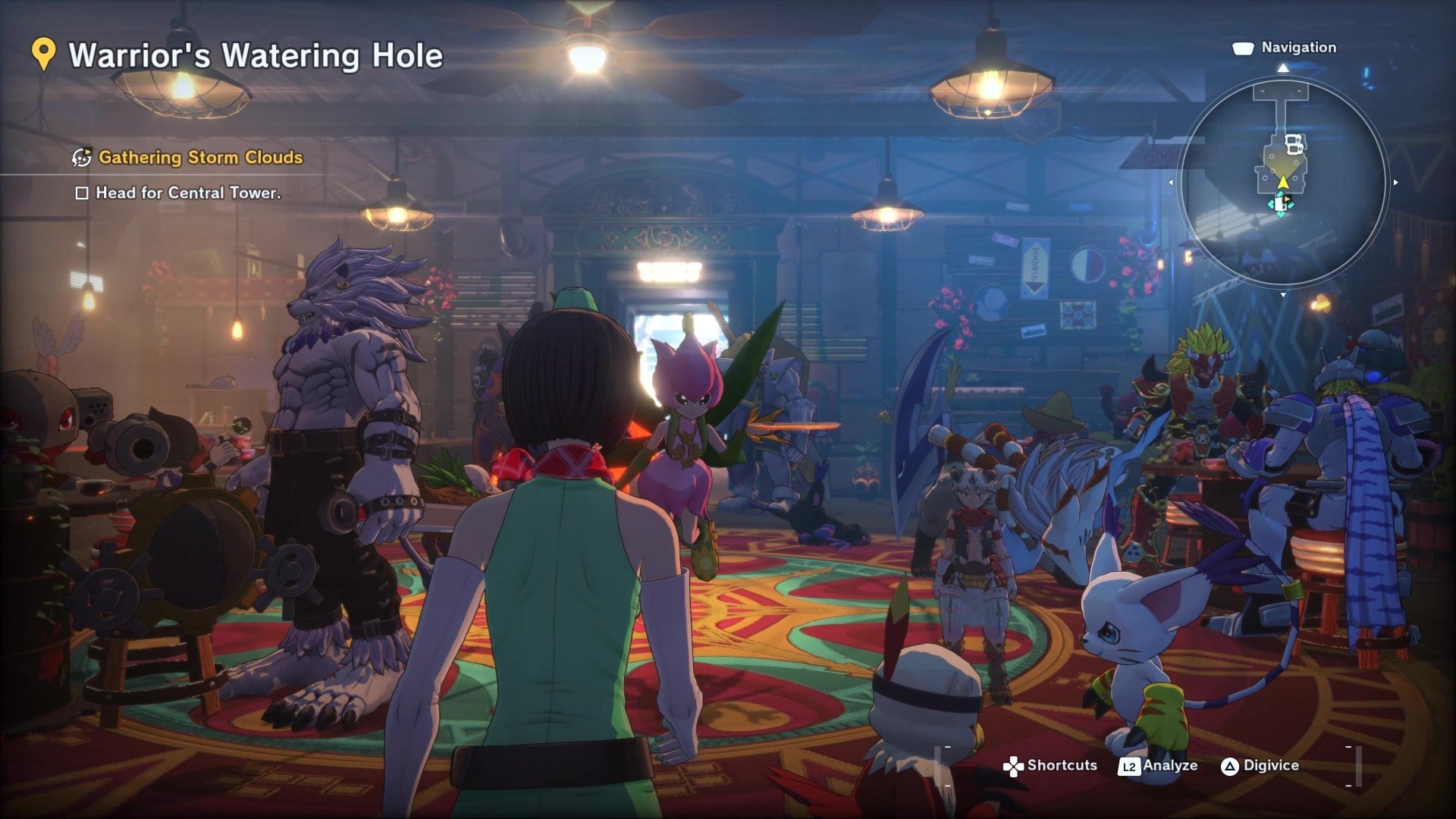Open the Shortcuts menu
This screenshot has width=1456, height=819.
pyautogui.click(x=1061, y=766)
